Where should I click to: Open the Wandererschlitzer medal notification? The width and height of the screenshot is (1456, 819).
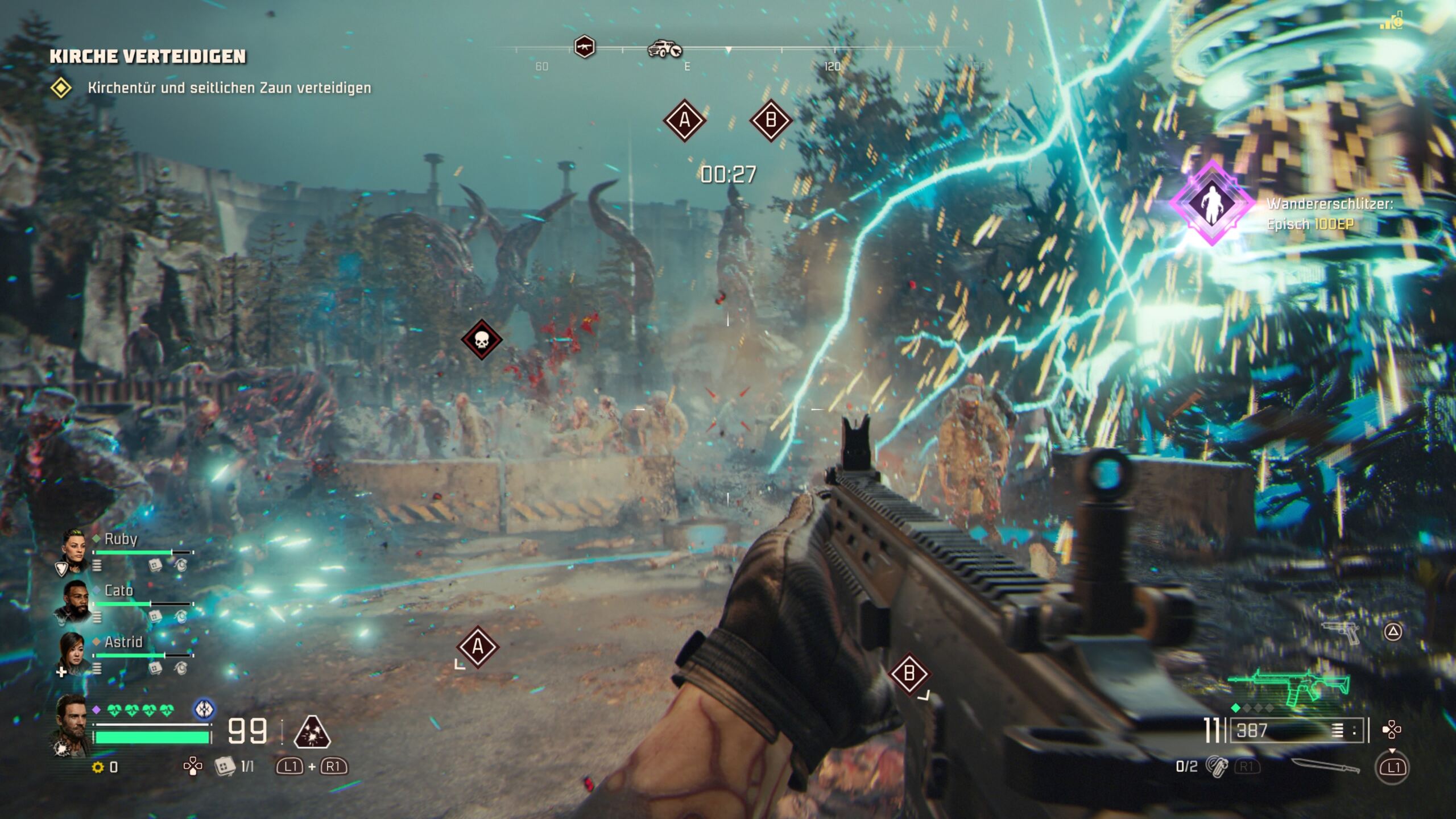1211,203
